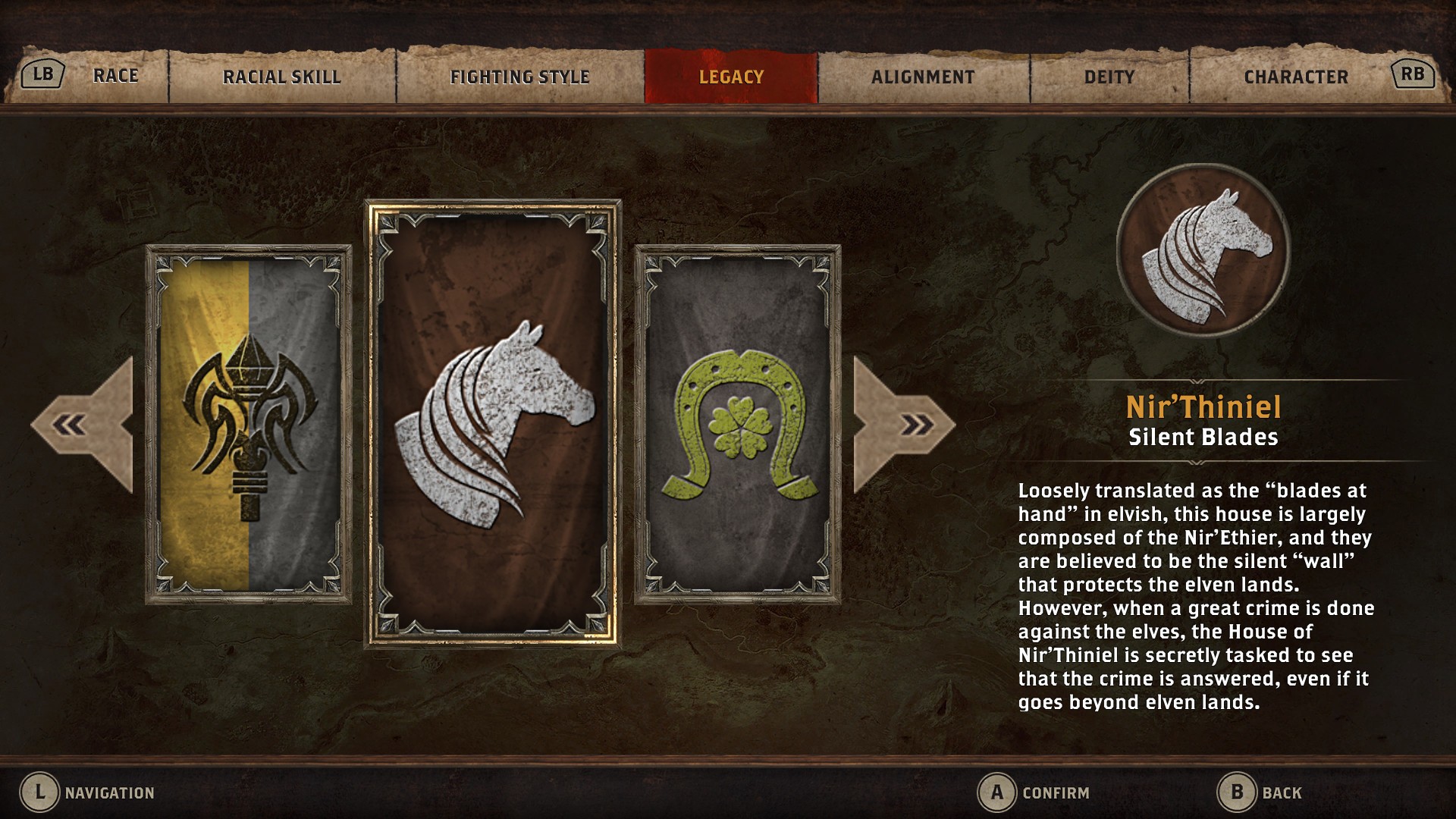Open the Fighting Style tab
This screenshot has height=819, width=1456.
[520, 75]
